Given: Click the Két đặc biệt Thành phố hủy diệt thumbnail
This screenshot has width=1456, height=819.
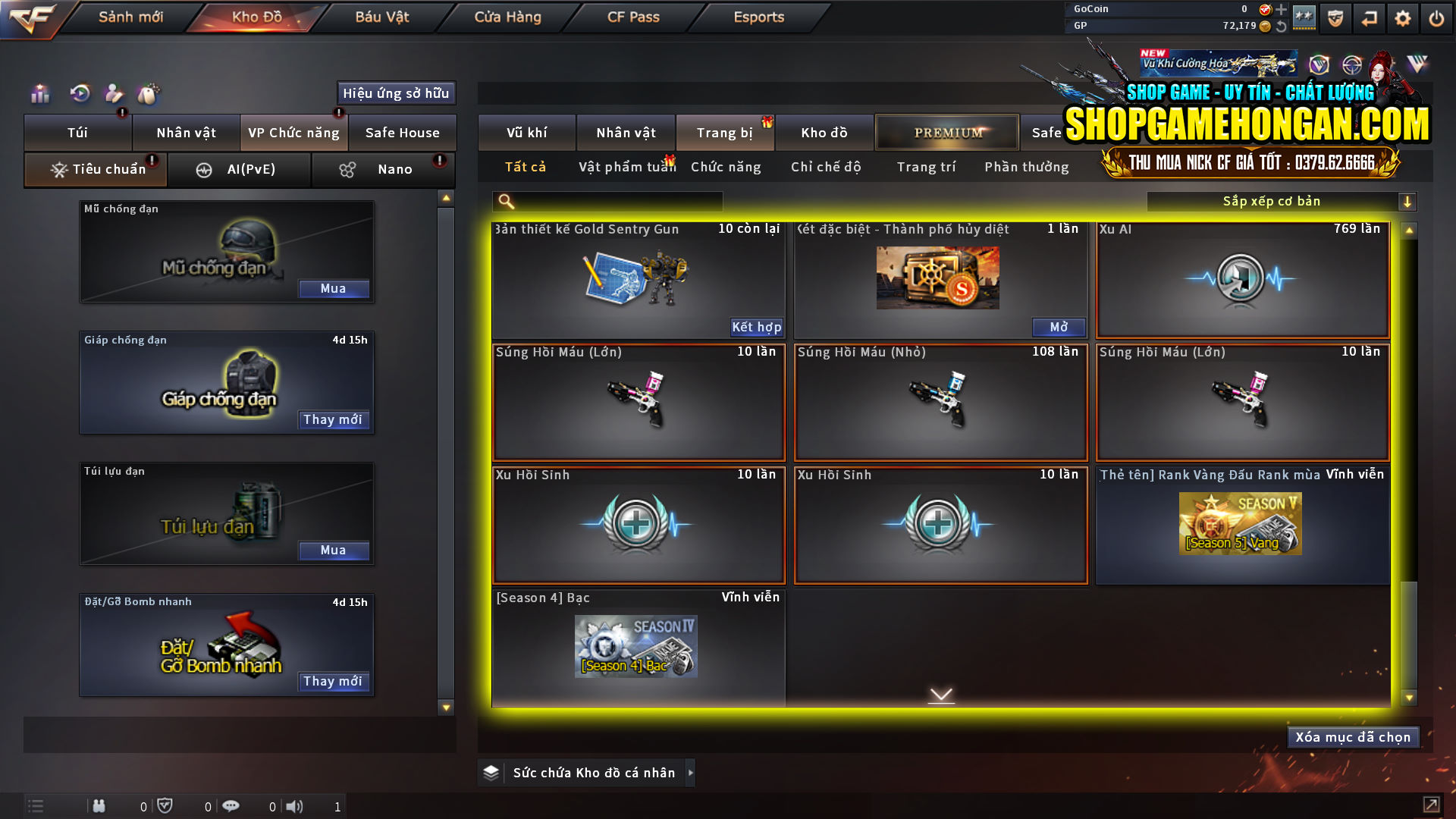Looking at the screenshot, I should click(x=937, y=278).
